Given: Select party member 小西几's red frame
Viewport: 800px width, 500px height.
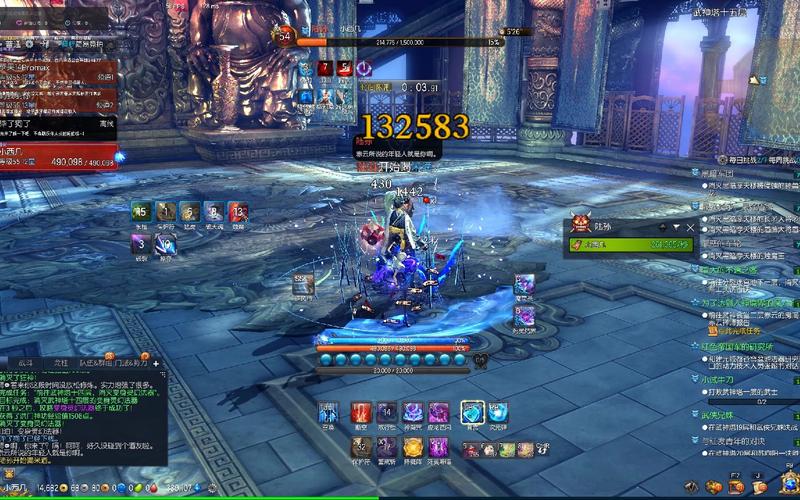Looking at the screenshot, I should click(x=58, y=155).
